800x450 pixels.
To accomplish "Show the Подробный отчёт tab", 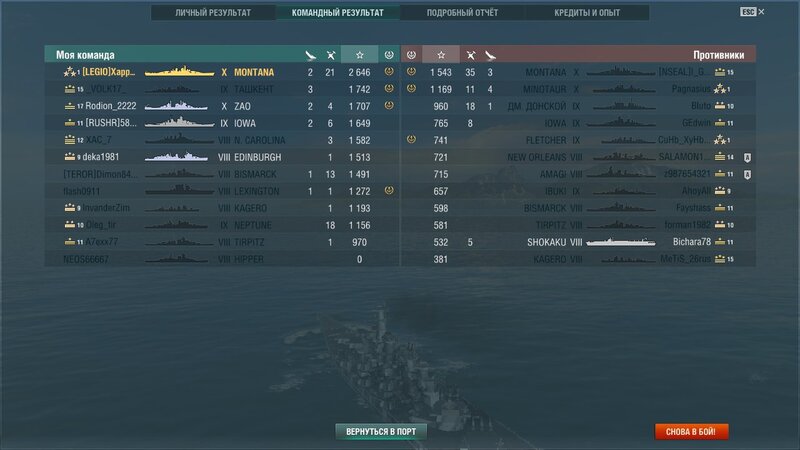I will 461,13.
